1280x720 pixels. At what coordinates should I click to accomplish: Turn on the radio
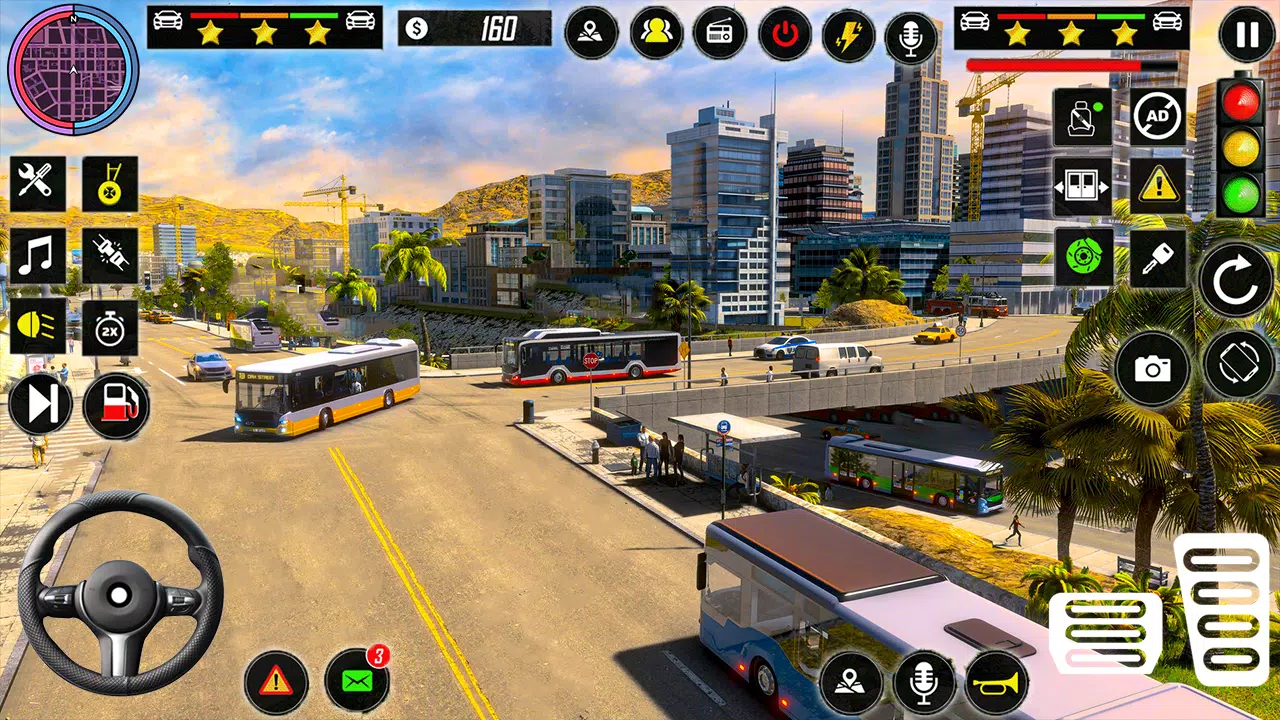(720, 33)
